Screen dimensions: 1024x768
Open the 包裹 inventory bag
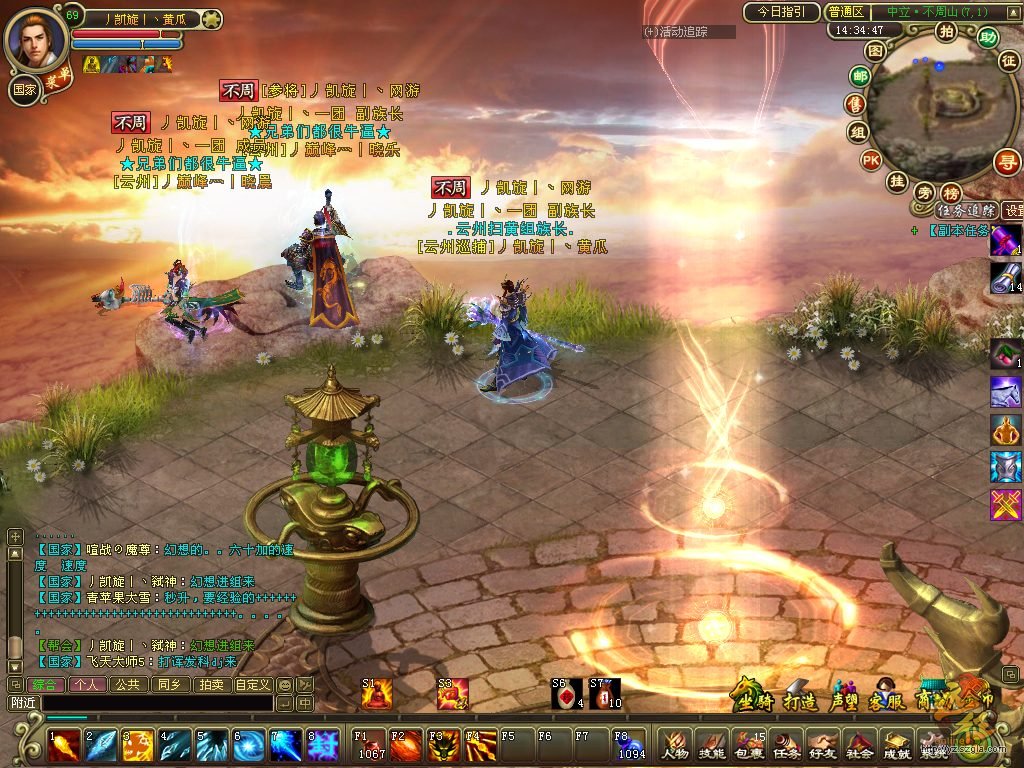click(749, 745)
